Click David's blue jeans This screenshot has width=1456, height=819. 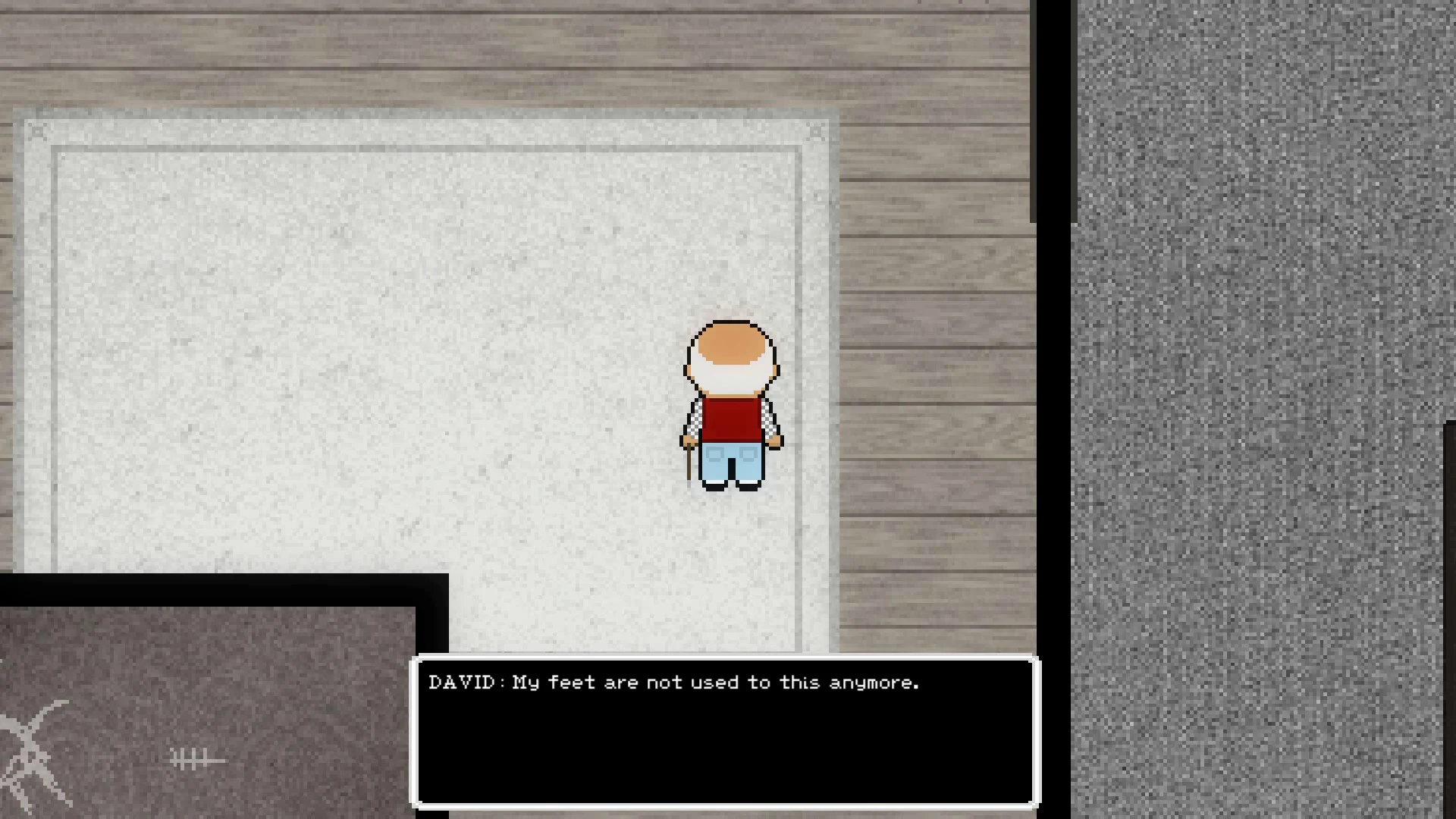coord(732,463)
